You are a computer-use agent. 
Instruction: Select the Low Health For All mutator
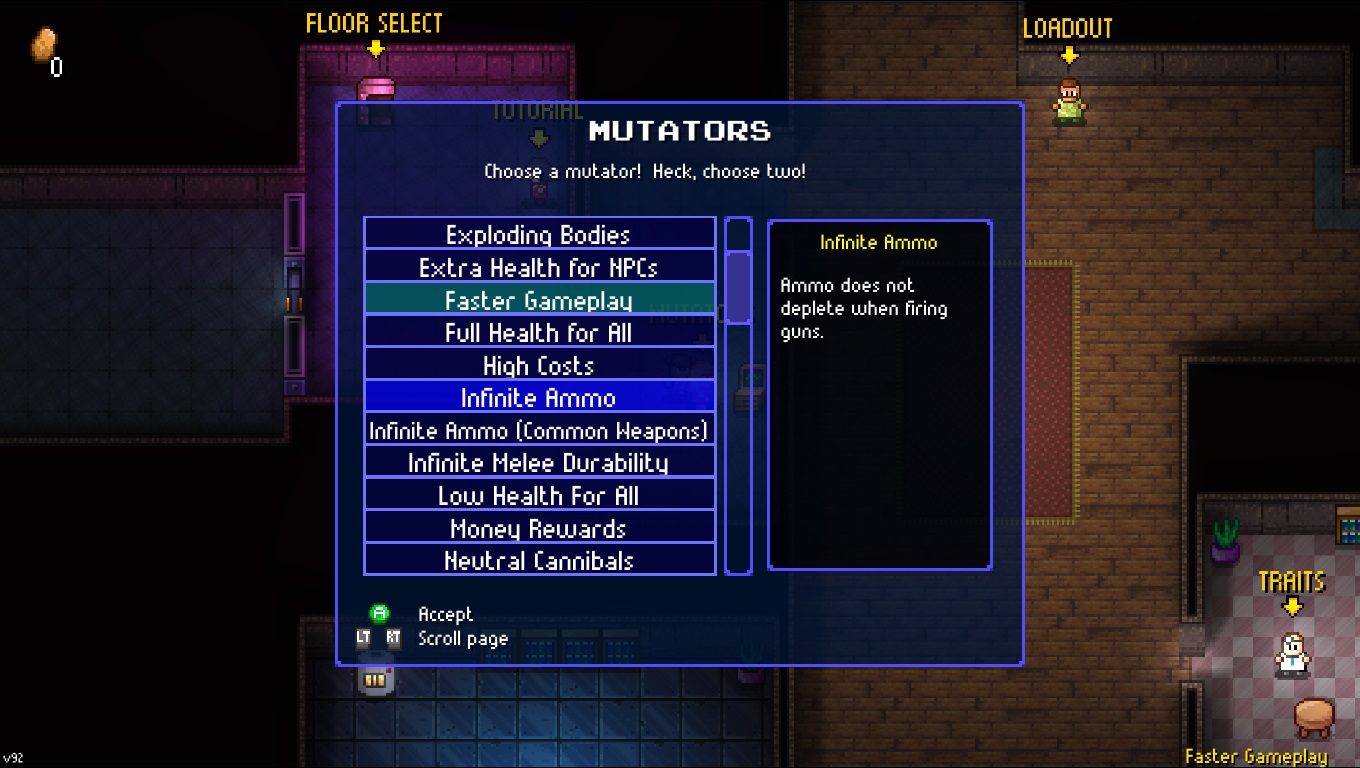tap(539, 495)
